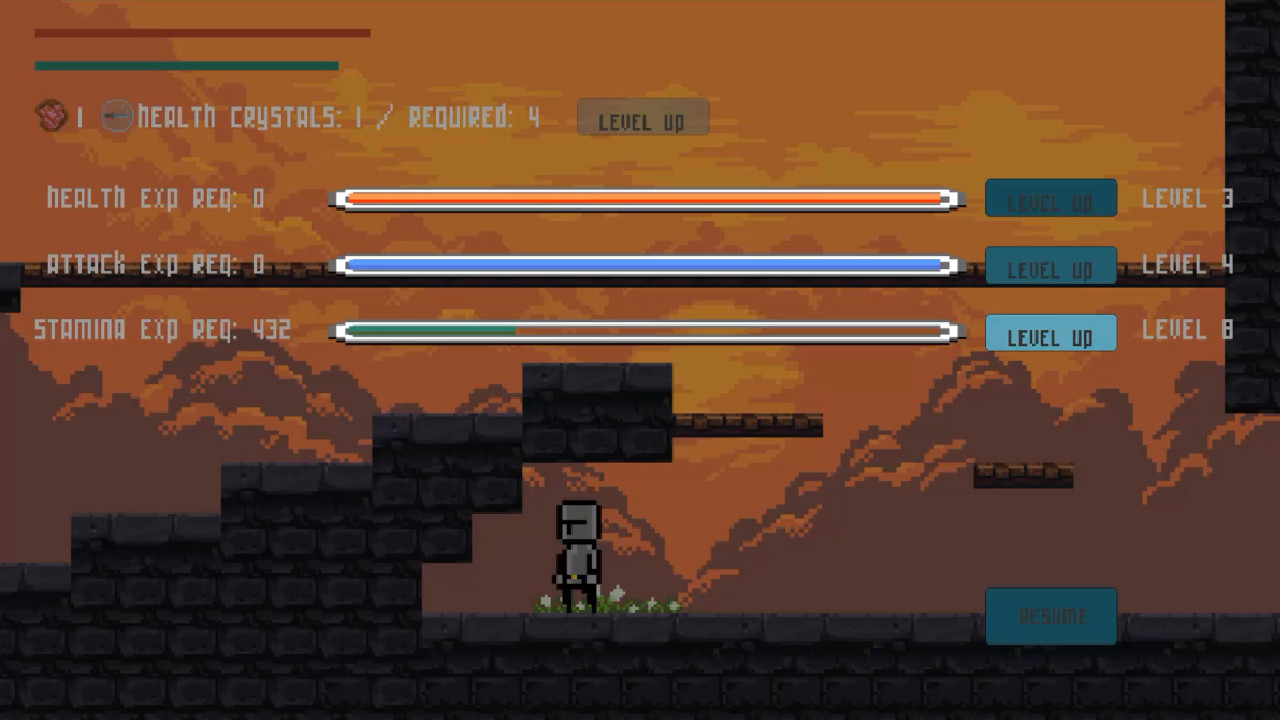The image size is (1280, 720).
Task: Click Level Up next to Health EXP
Action: point(1051,198)
